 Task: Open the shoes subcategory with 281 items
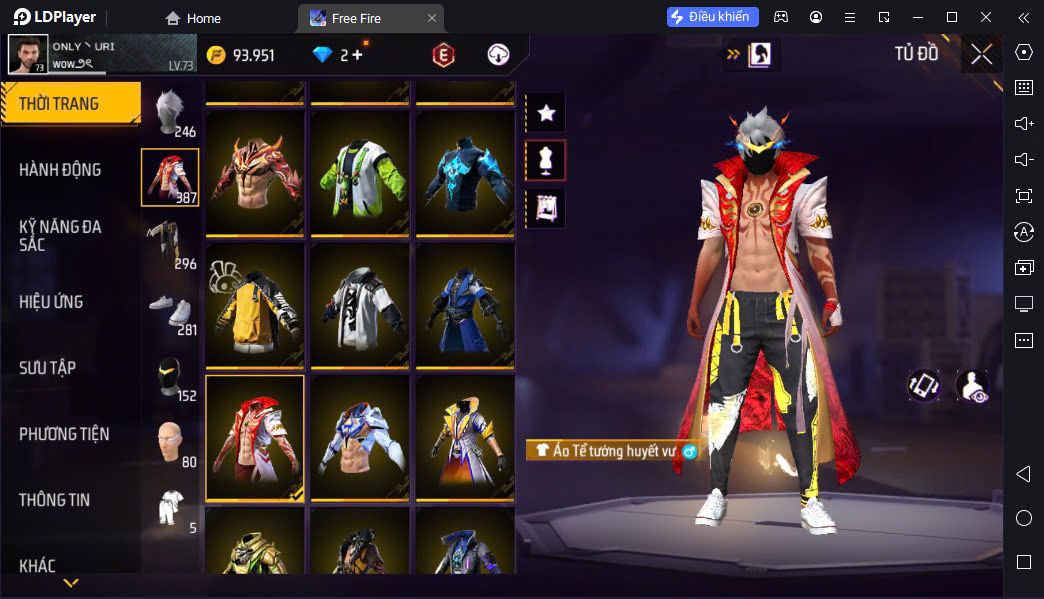170,309
